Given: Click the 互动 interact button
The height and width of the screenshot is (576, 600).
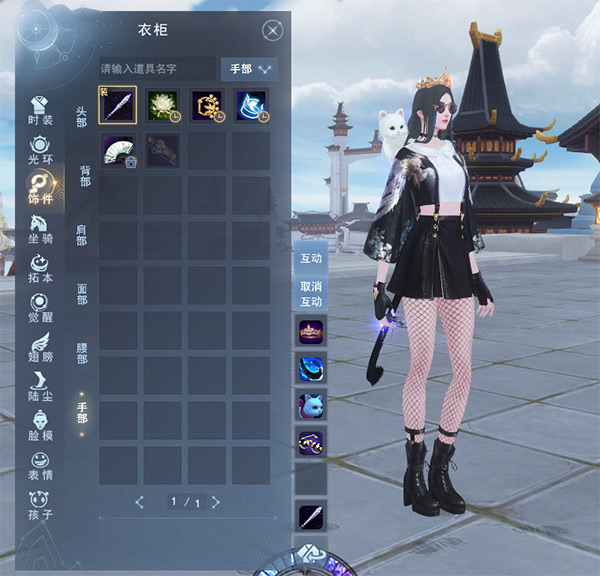Looking at the screenshot, I should coord(311,258).
